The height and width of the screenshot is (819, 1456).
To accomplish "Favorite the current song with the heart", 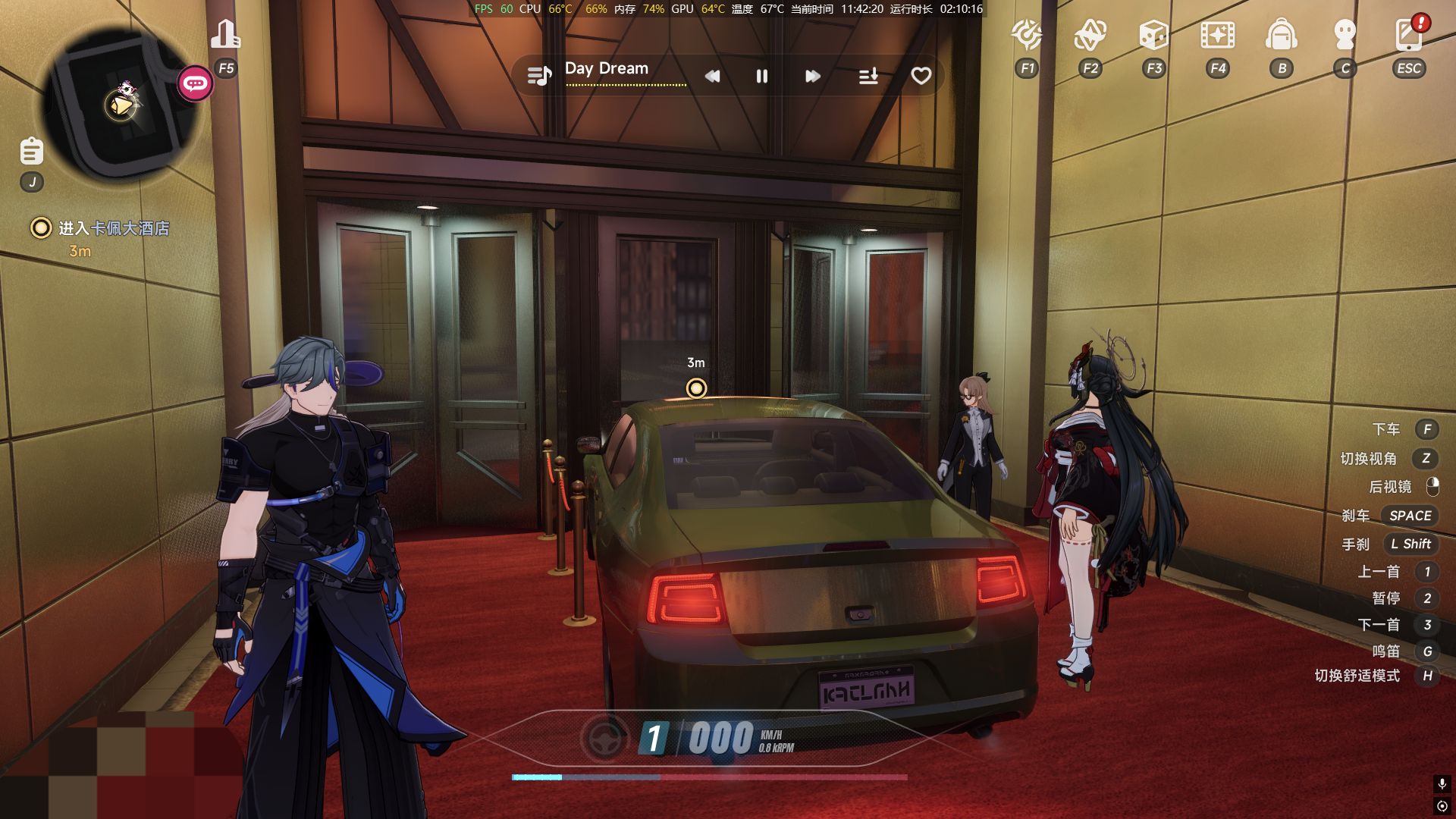I will (921, 76).
